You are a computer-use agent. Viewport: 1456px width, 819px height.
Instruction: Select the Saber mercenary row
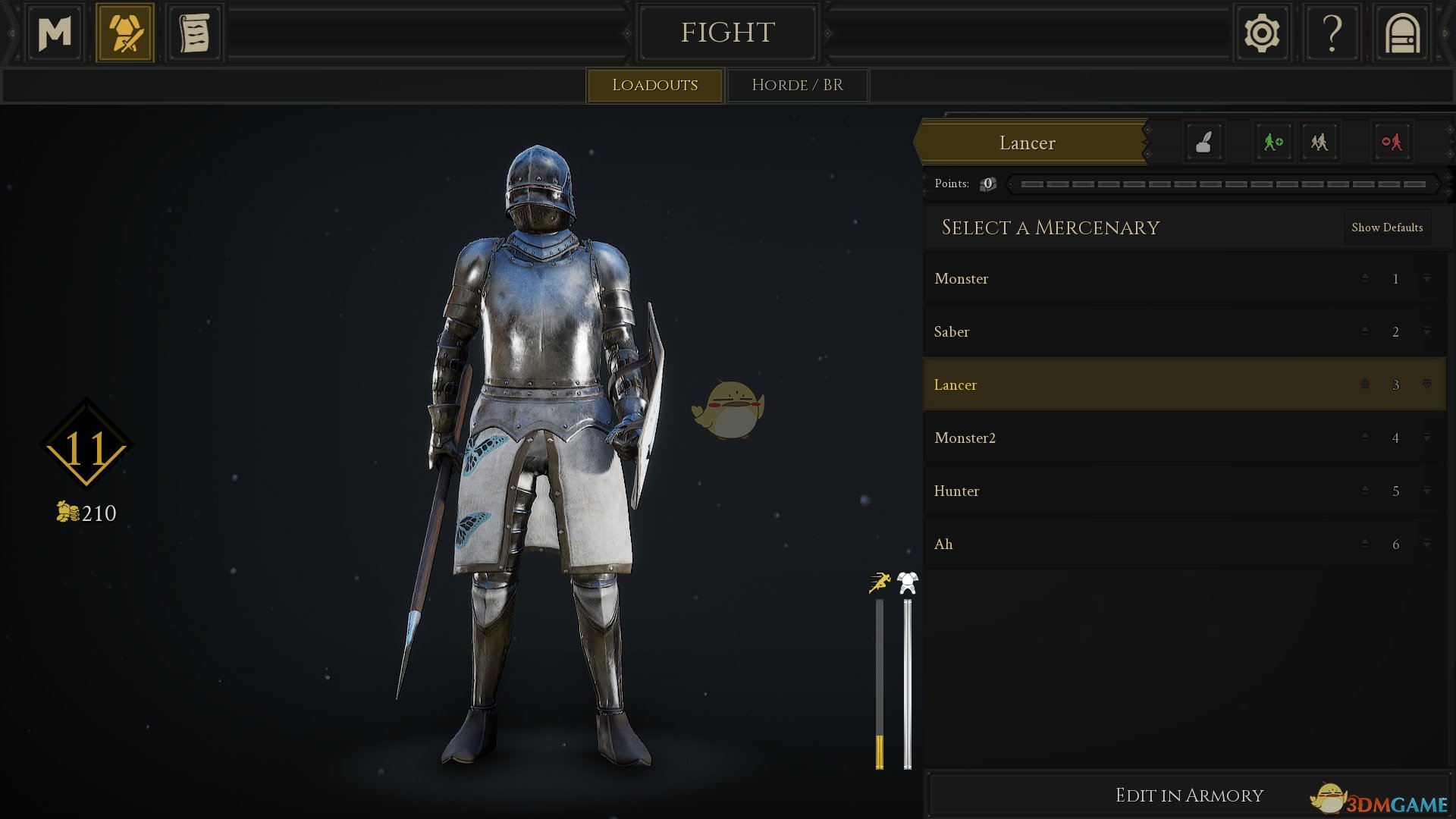[x=1137, y=332]
